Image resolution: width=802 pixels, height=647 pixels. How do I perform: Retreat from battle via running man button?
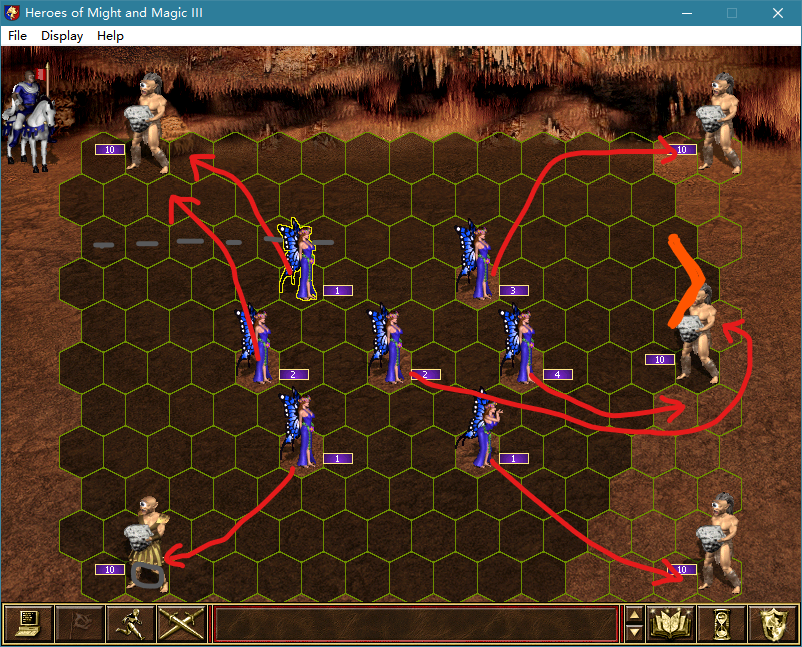(x=130, y=624)
